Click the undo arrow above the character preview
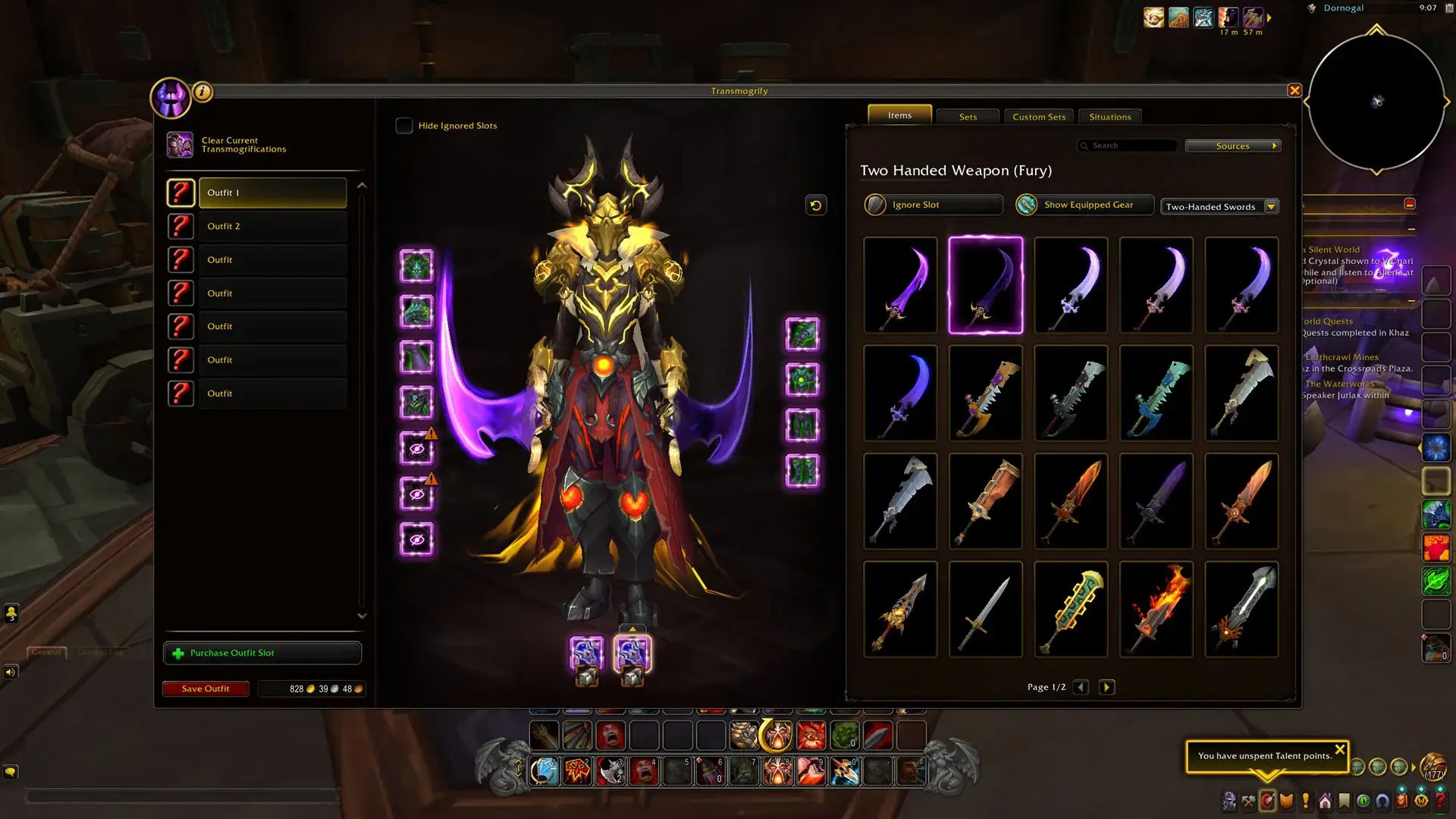1456x819 pixels. coord(816,206)
